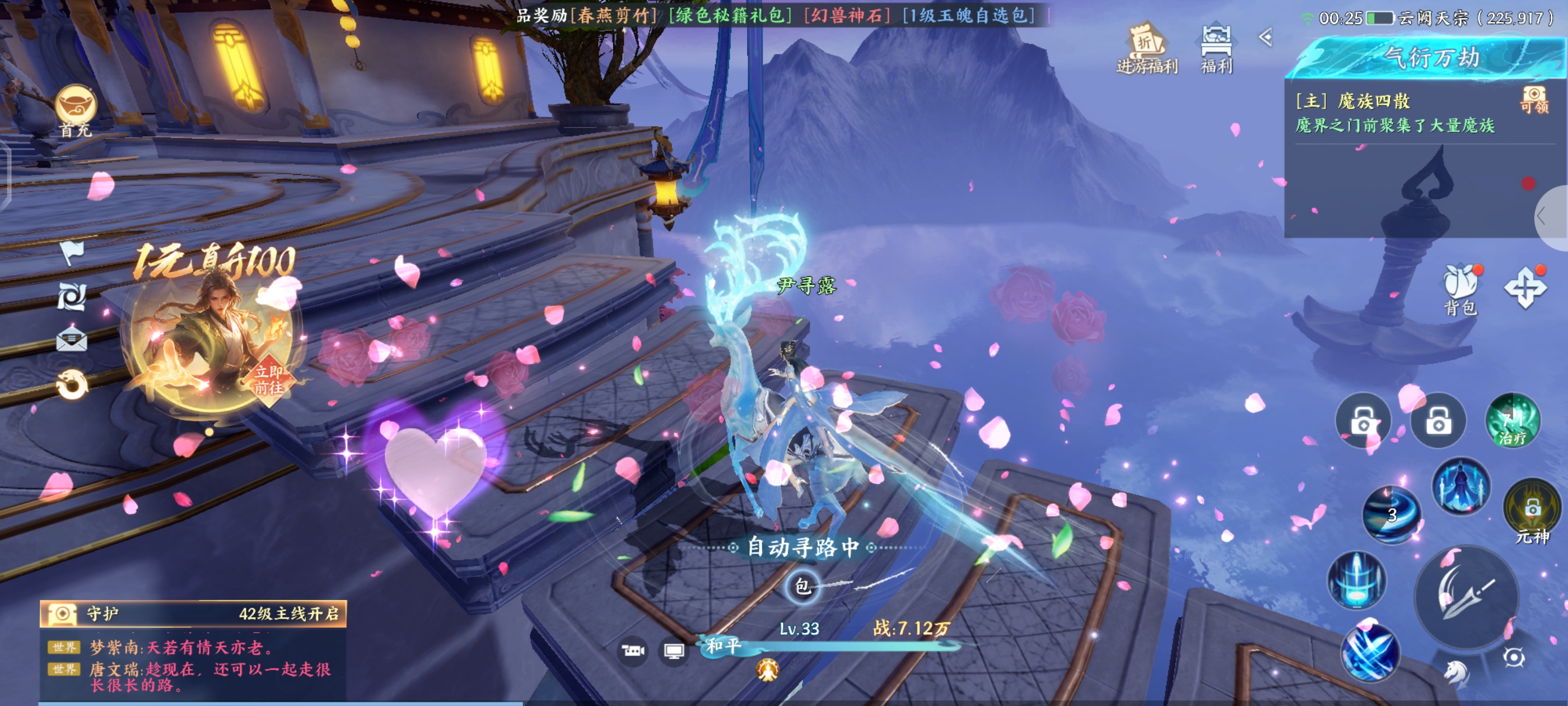Viewport: 1568px width, 706px height.
Task: Collapse the top icon row arrow
Action: (1266, 38)
